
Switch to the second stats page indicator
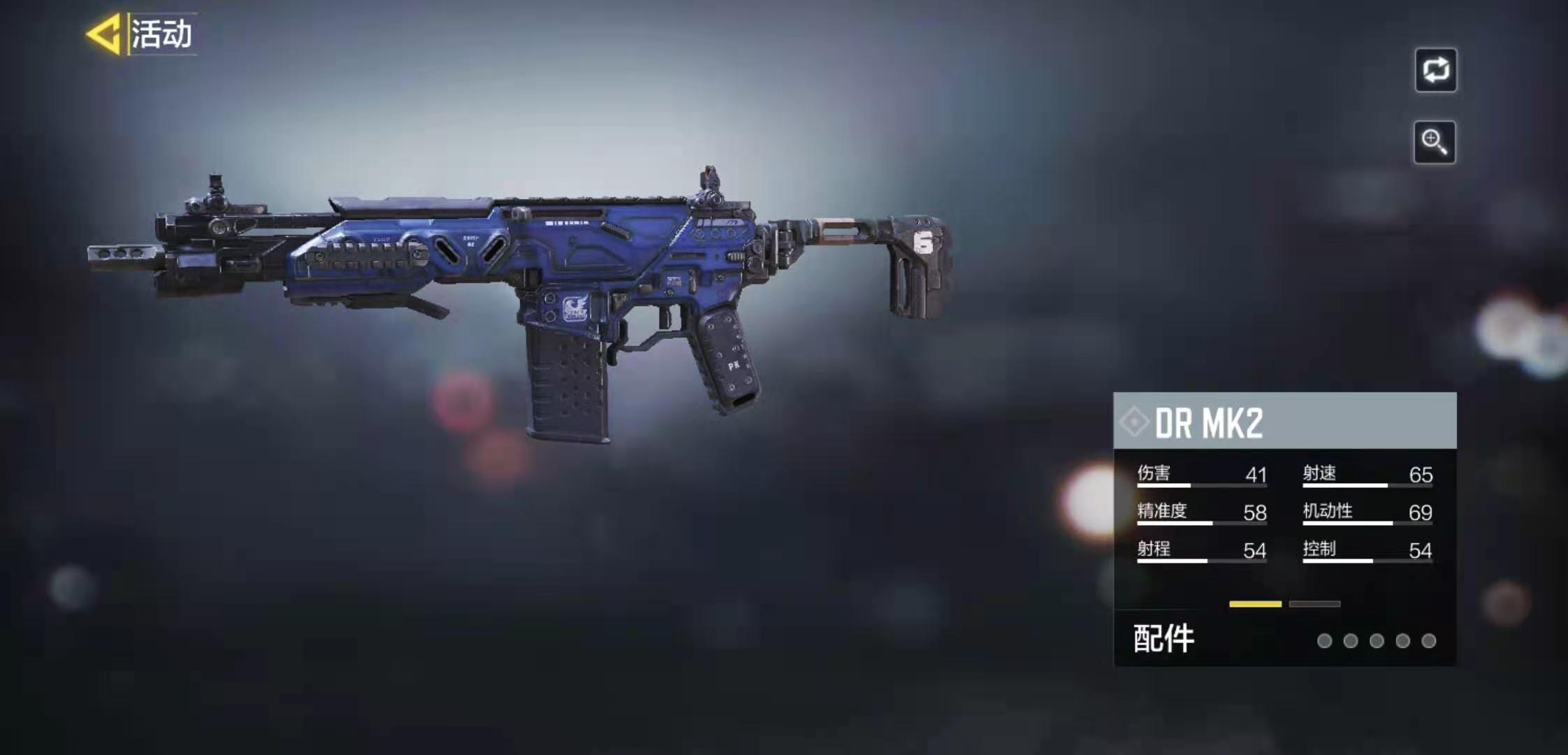[x=1314, y=604]
